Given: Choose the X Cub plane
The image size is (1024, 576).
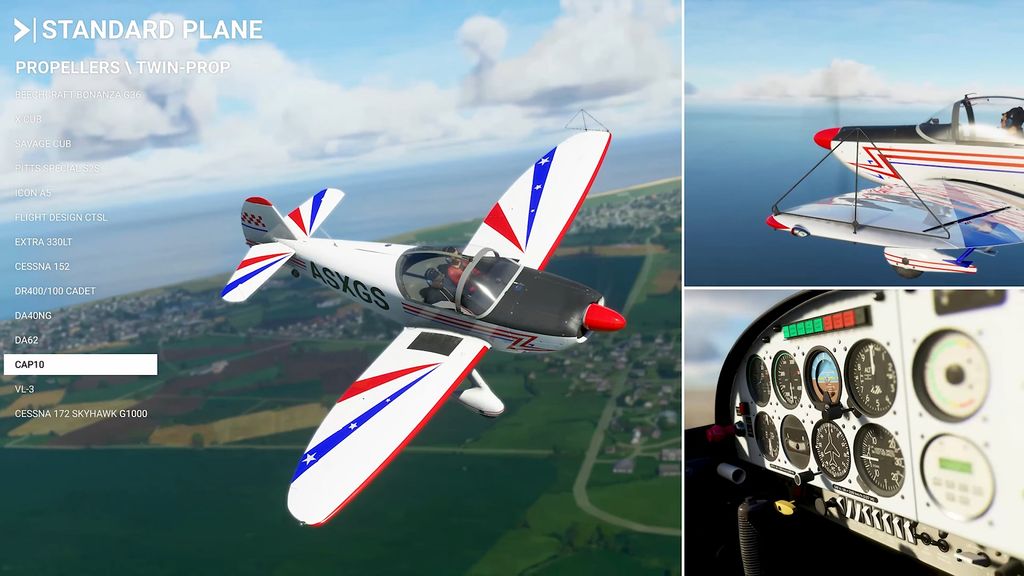Looking at the screenshot, I should [x=29, y=119].
